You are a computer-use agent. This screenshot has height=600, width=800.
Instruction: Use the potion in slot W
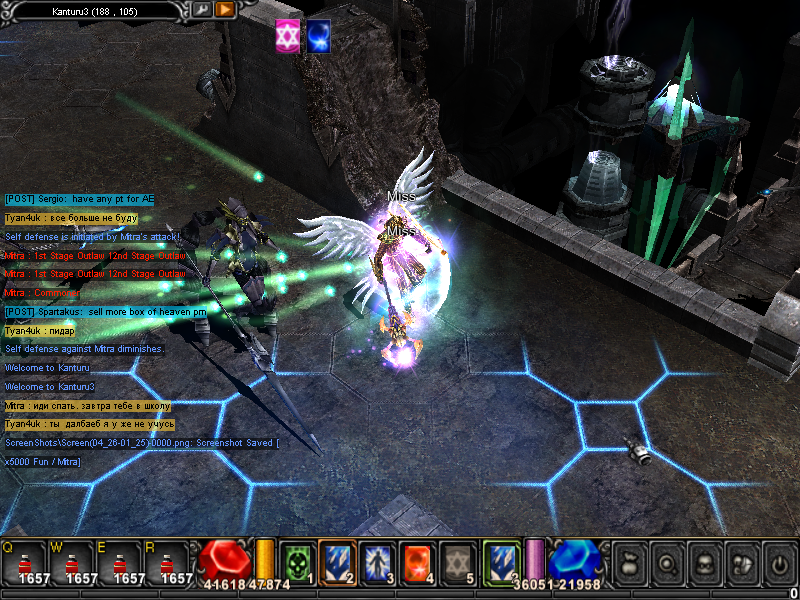[x=72, y=562]
